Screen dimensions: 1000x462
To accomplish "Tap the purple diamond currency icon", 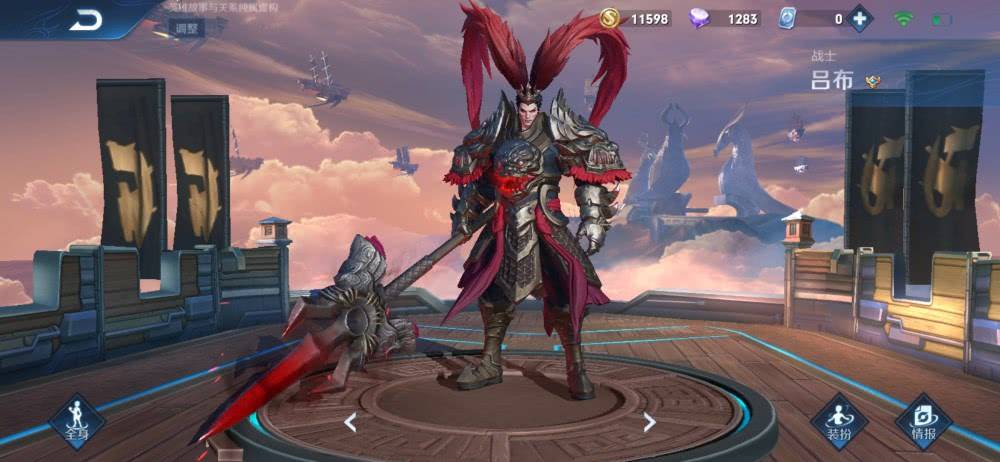I will tap(700, 18).
